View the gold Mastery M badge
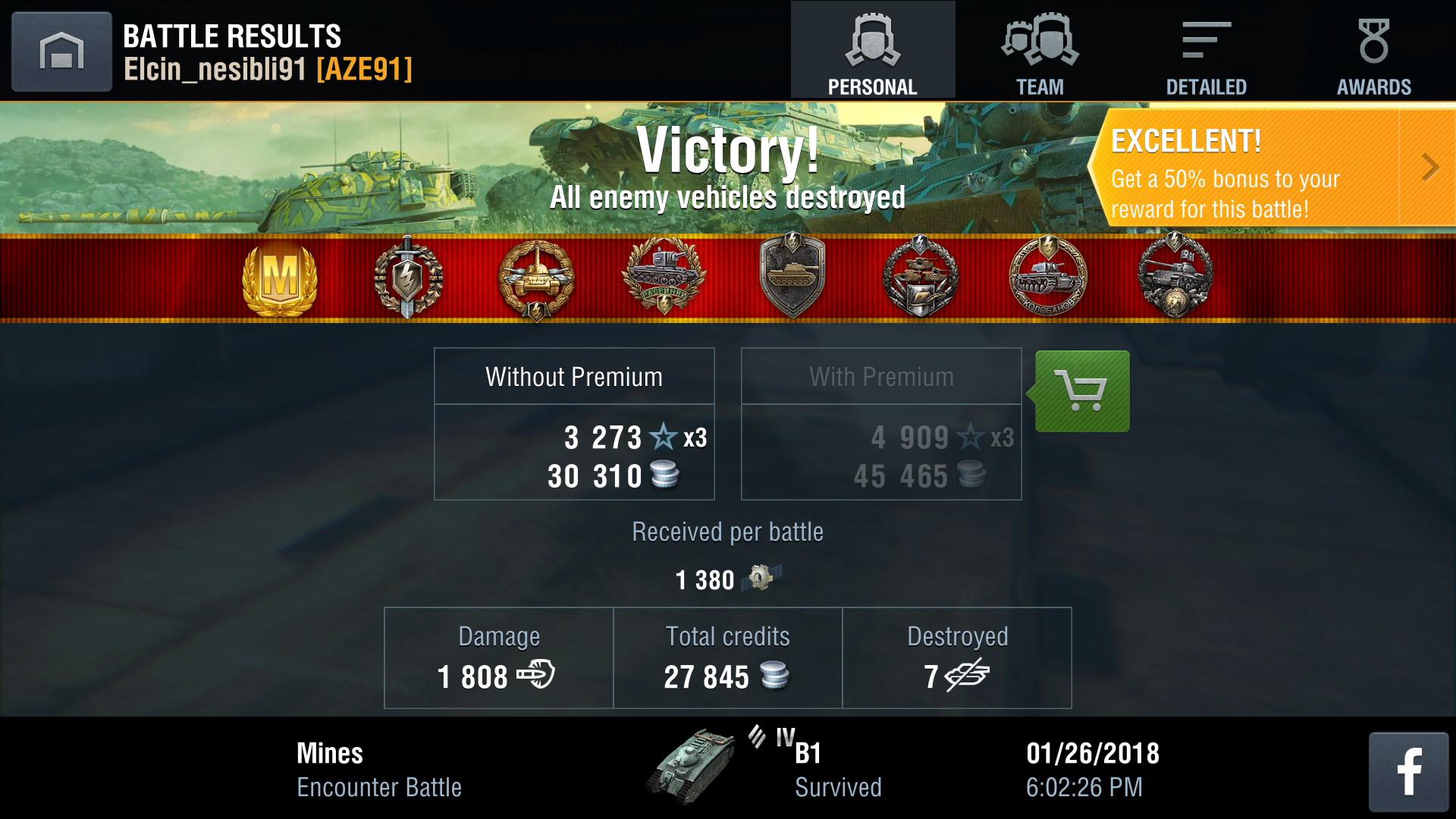 tap(279, 279)
